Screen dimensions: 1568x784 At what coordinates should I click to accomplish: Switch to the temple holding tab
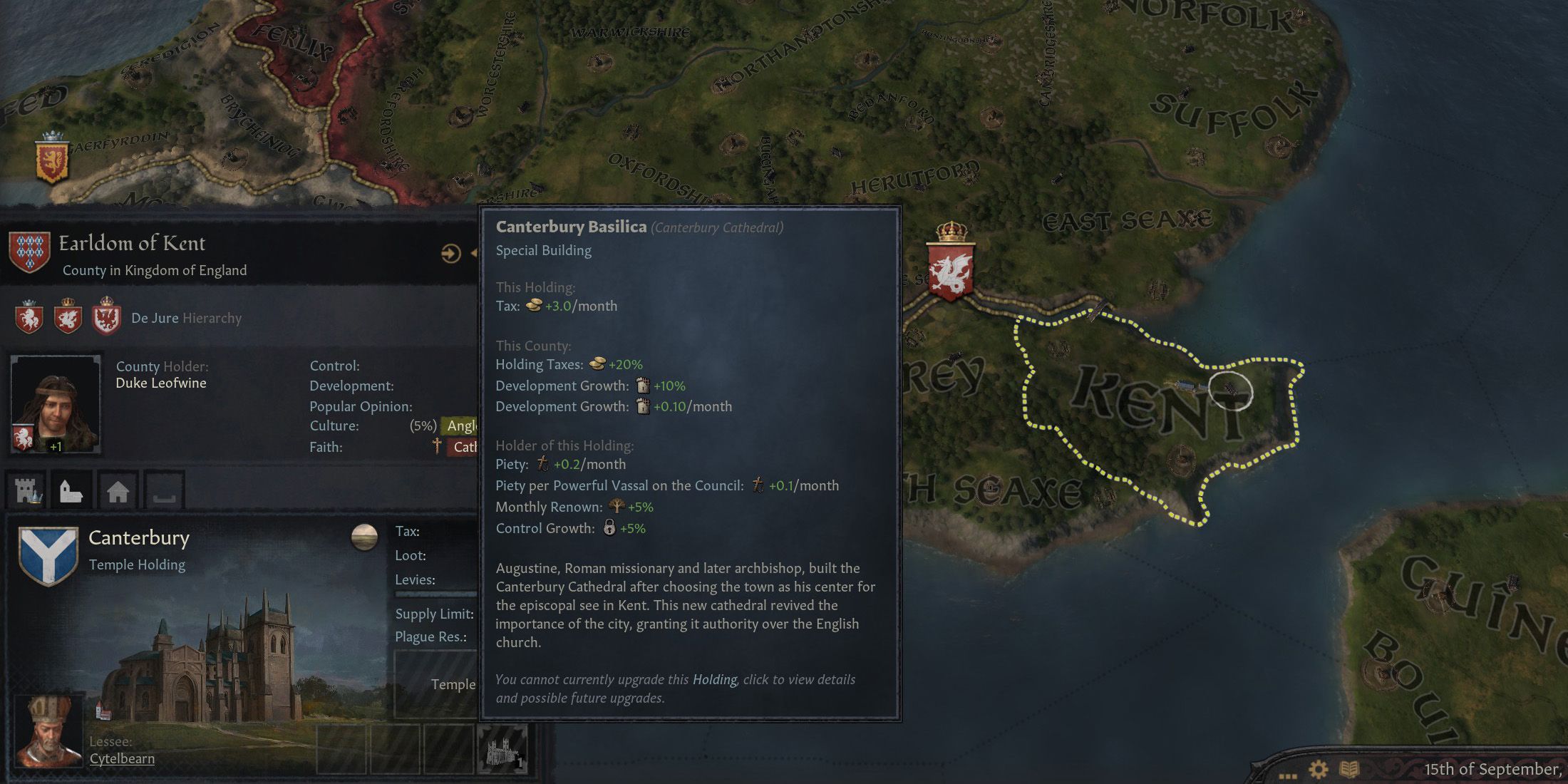[x=71, y=490]
